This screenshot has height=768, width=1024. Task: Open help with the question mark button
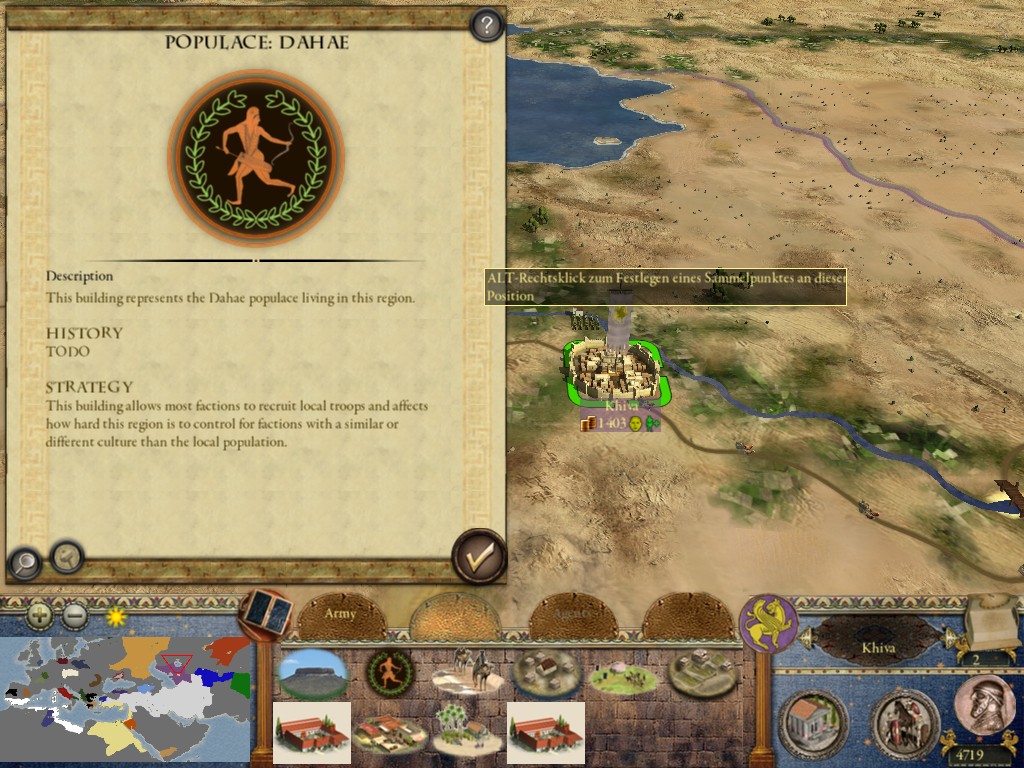click(486, 25)
